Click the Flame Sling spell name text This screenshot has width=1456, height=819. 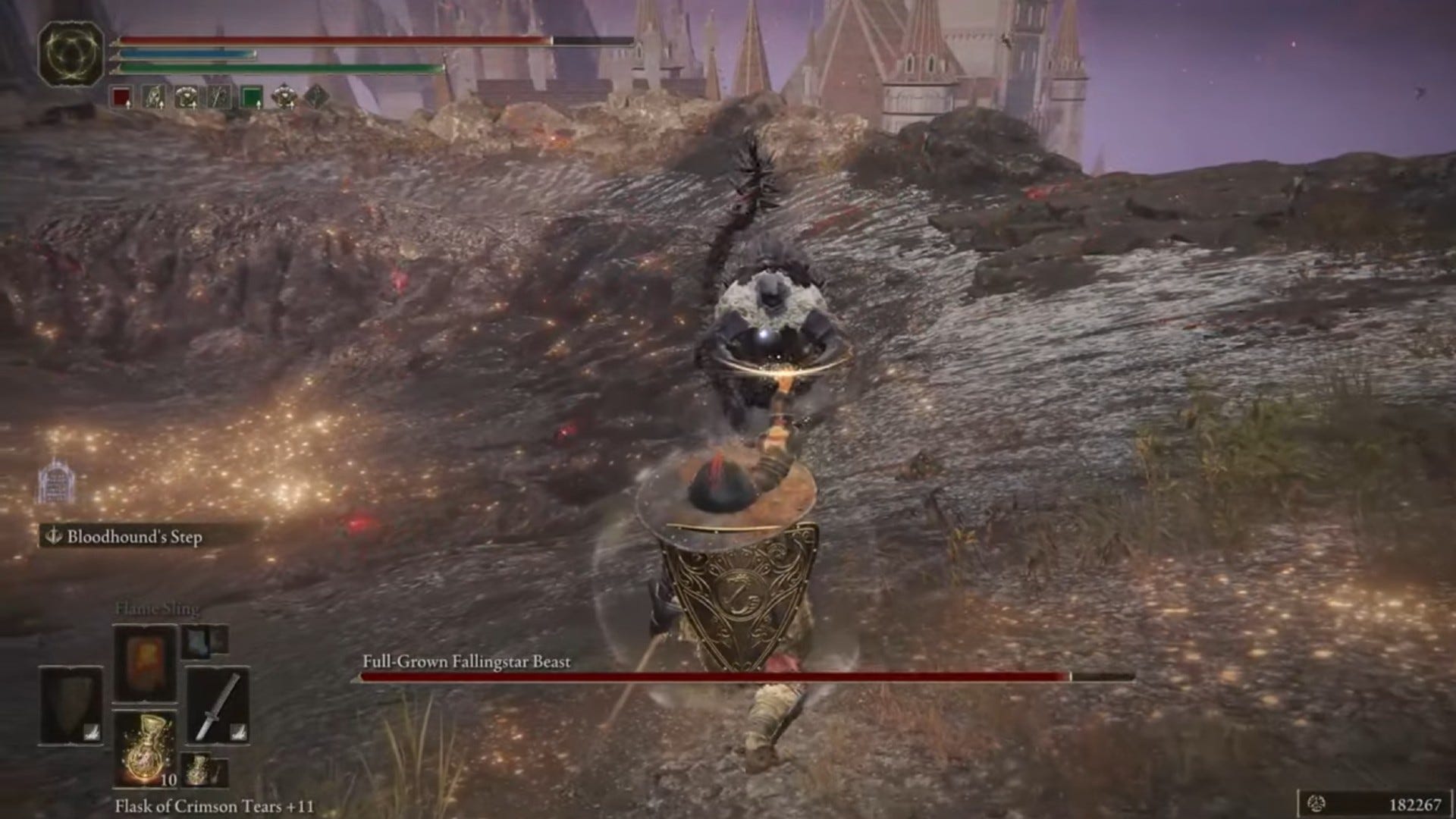(155, 608)
